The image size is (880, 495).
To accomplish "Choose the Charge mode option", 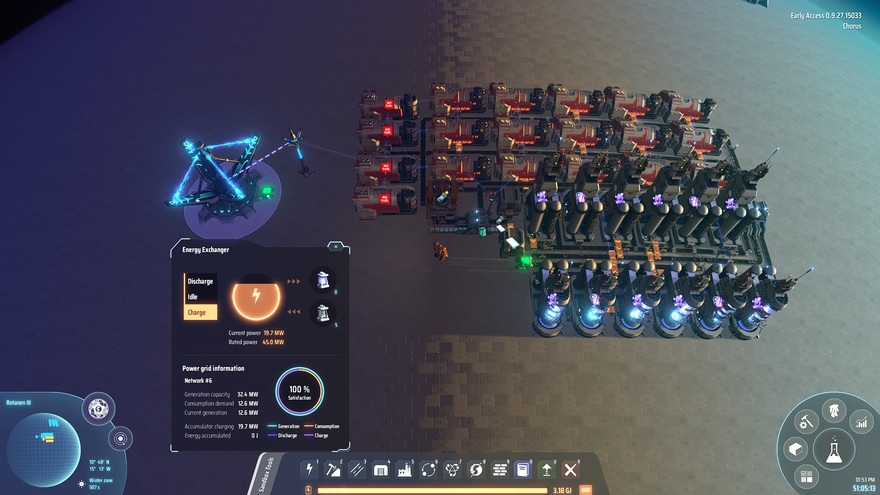I will click(200, 312).
